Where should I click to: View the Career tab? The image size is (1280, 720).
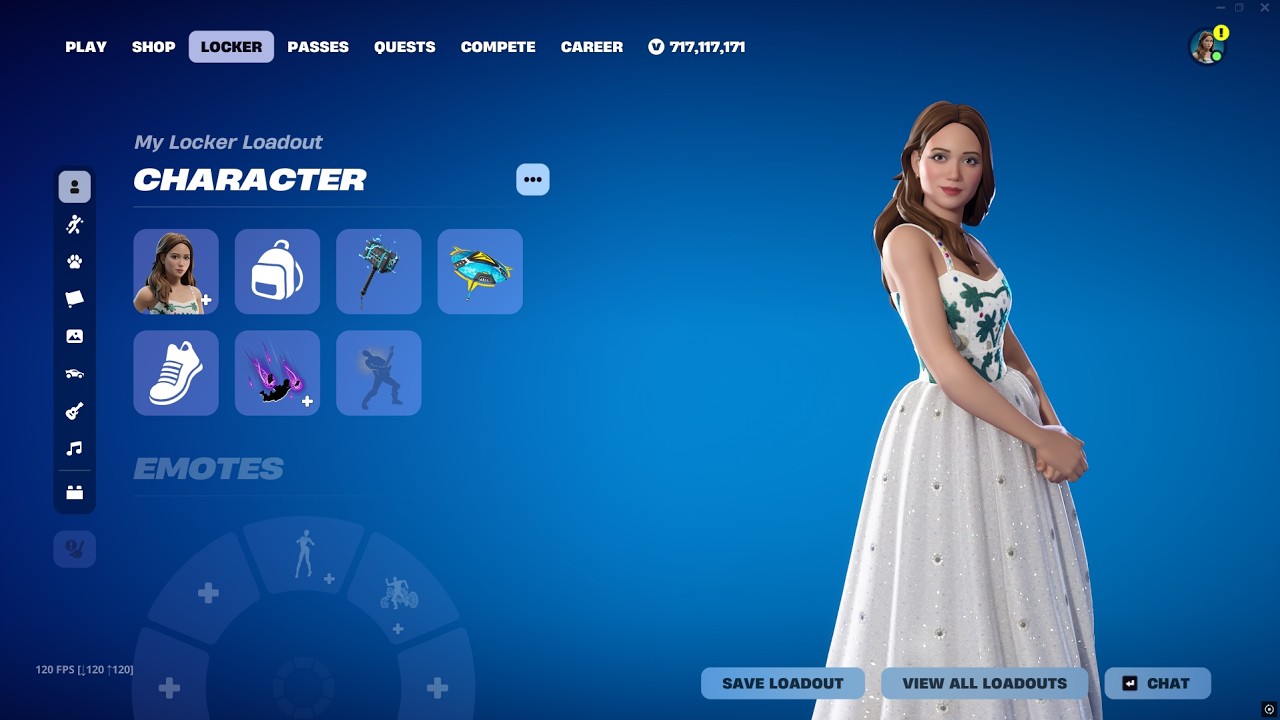(591, 47)
